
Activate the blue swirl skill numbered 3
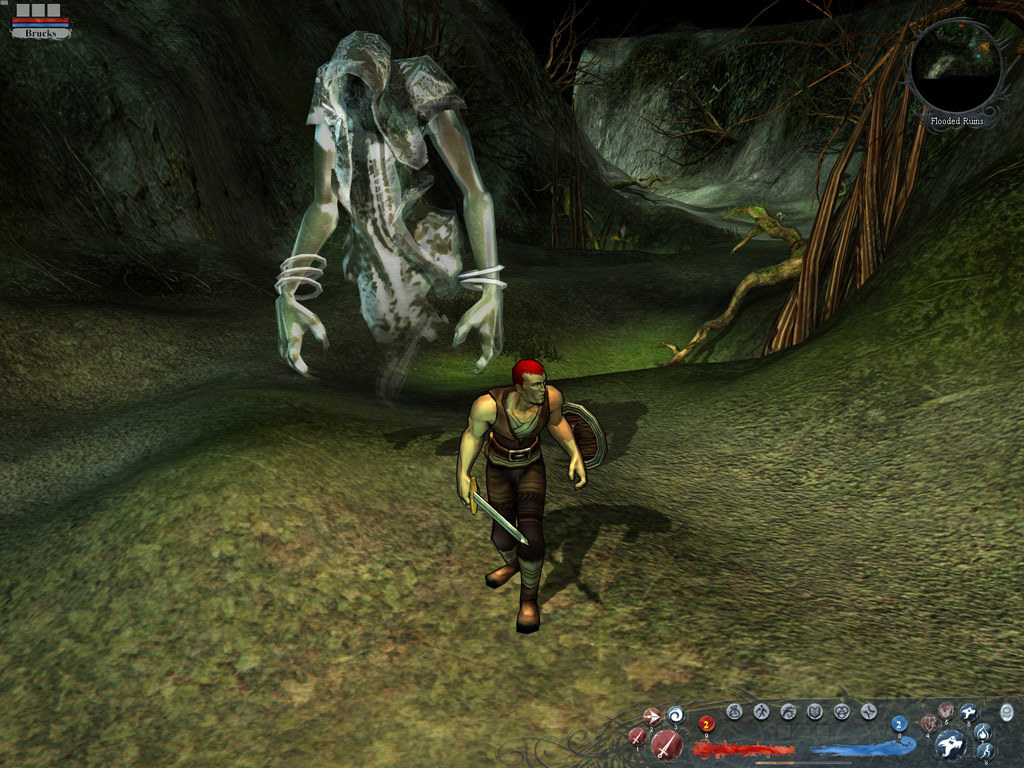point(675,714)
